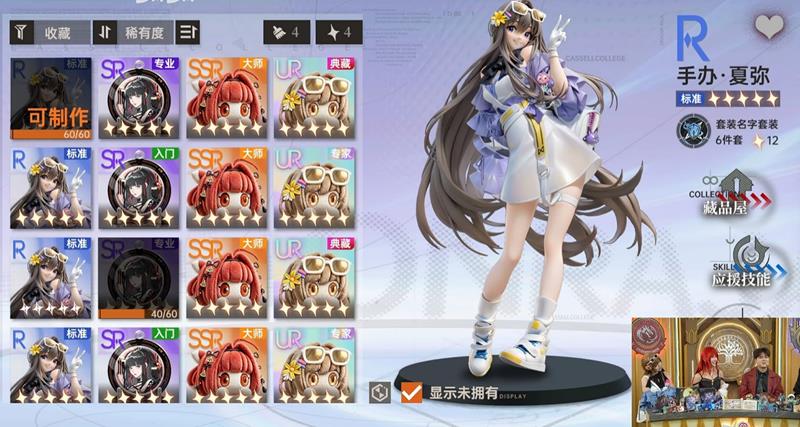Click the small icon left of 显示未拥有
The height and width of the screenshot is (427, 800).
pyautogui.click(x=379, y=392)
